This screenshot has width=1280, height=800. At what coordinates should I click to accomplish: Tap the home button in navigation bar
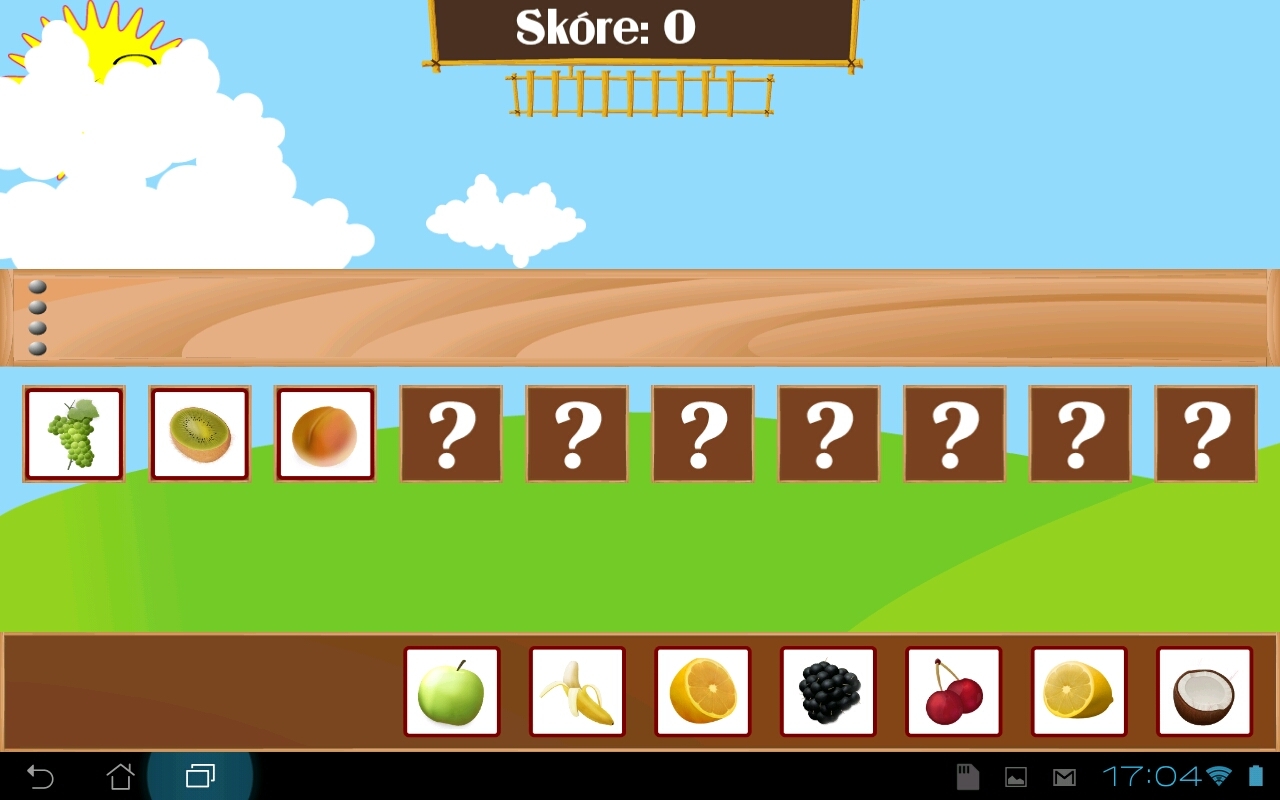pyautogui.click(x=120, y=775)
